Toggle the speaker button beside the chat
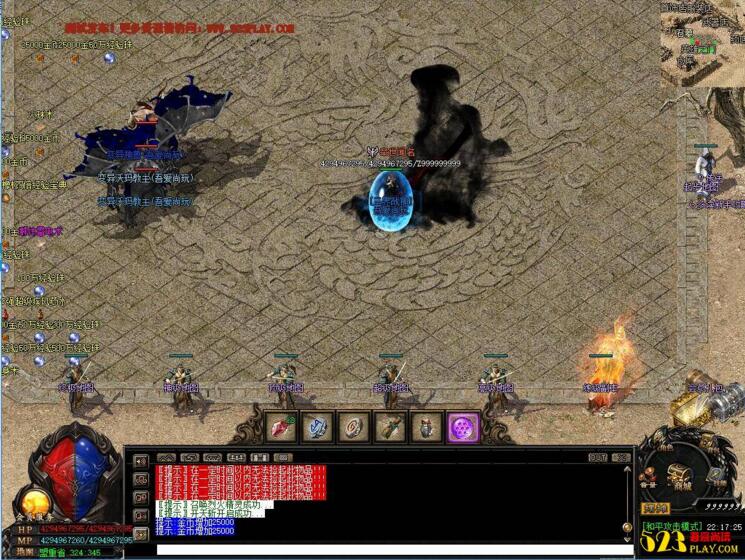This screenshot has width=745, height=560. pos(140,462)
